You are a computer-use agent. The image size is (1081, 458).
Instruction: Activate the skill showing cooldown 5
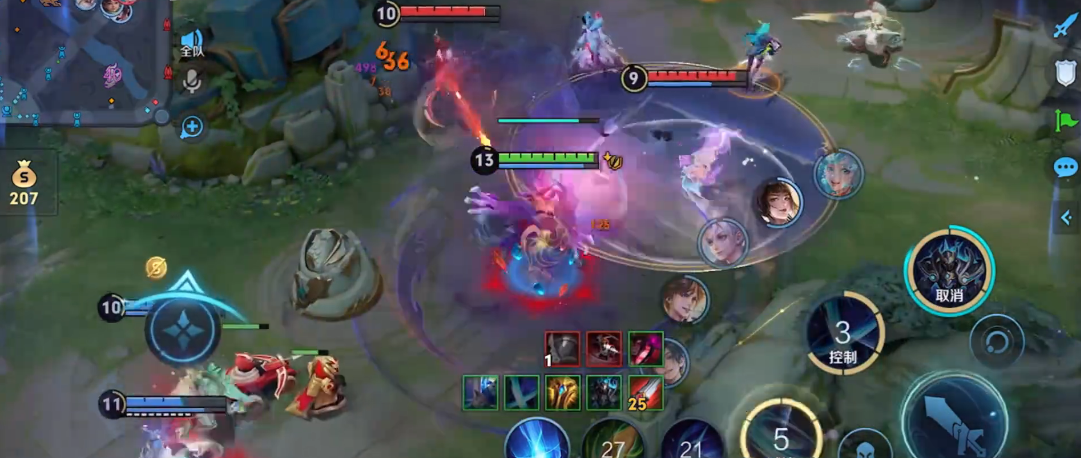(x=781, y=436)
